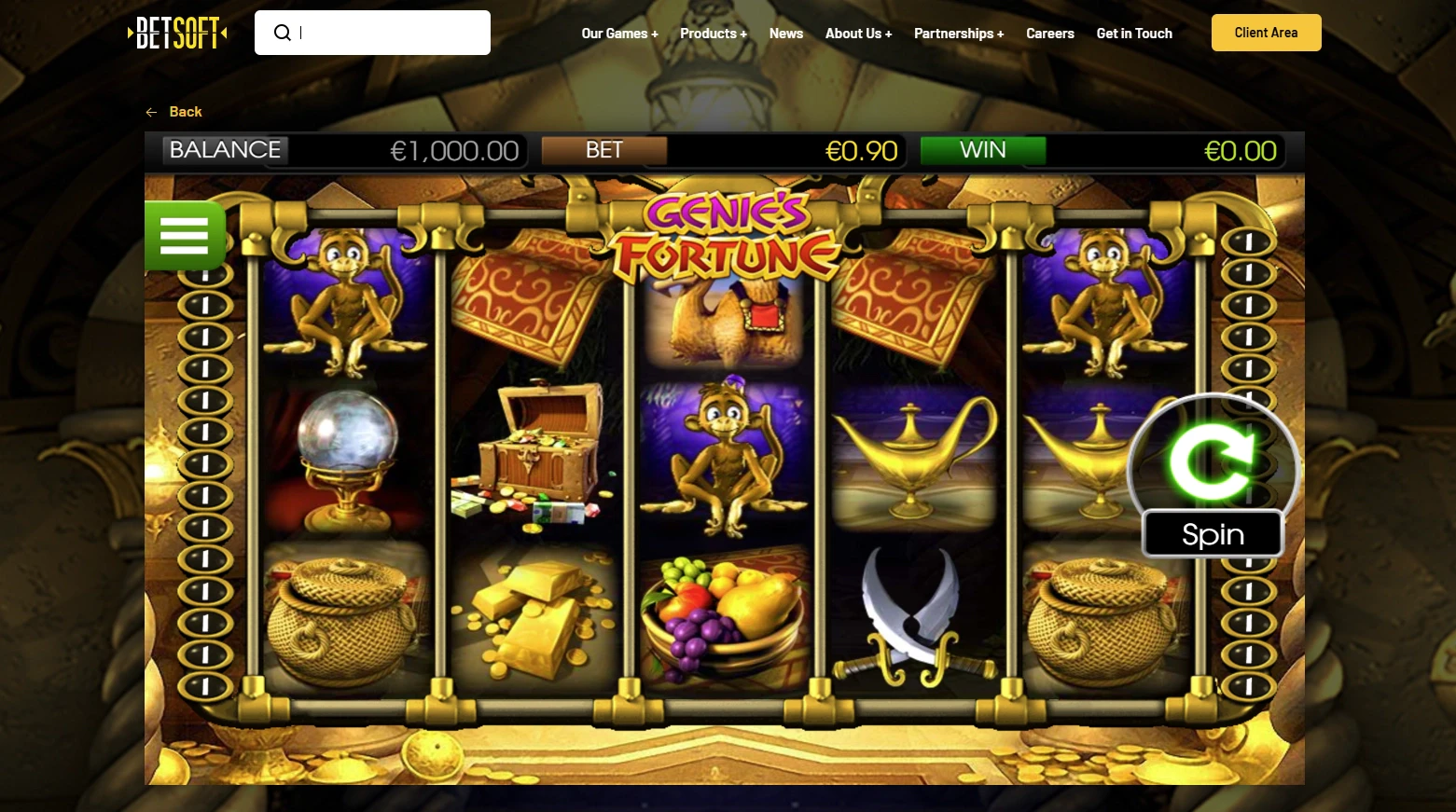Click the green WIN indicator badge
The image size is (1456, 812).
point(982,150)
